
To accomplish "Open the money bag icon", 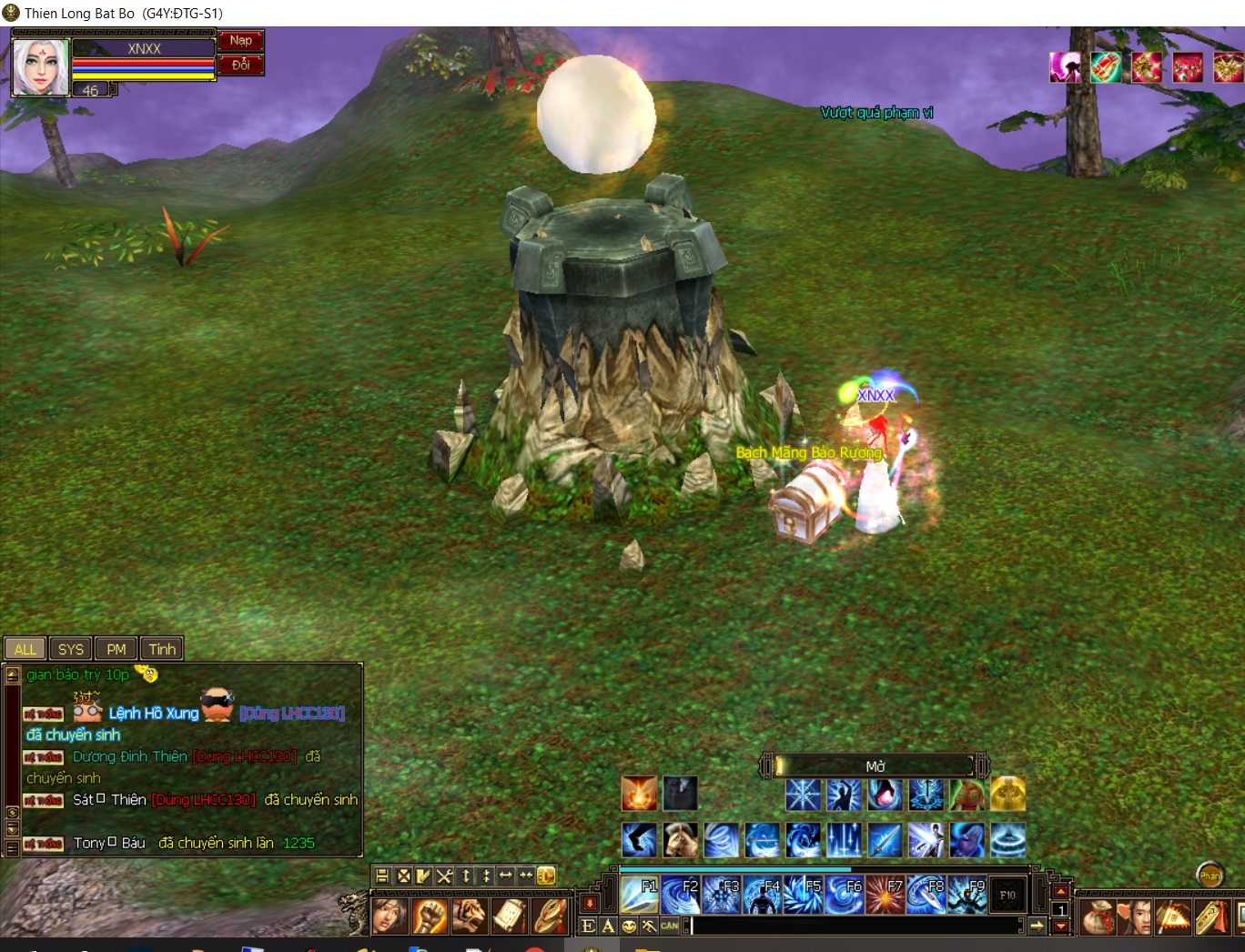I will click(x=1098, y=917).
